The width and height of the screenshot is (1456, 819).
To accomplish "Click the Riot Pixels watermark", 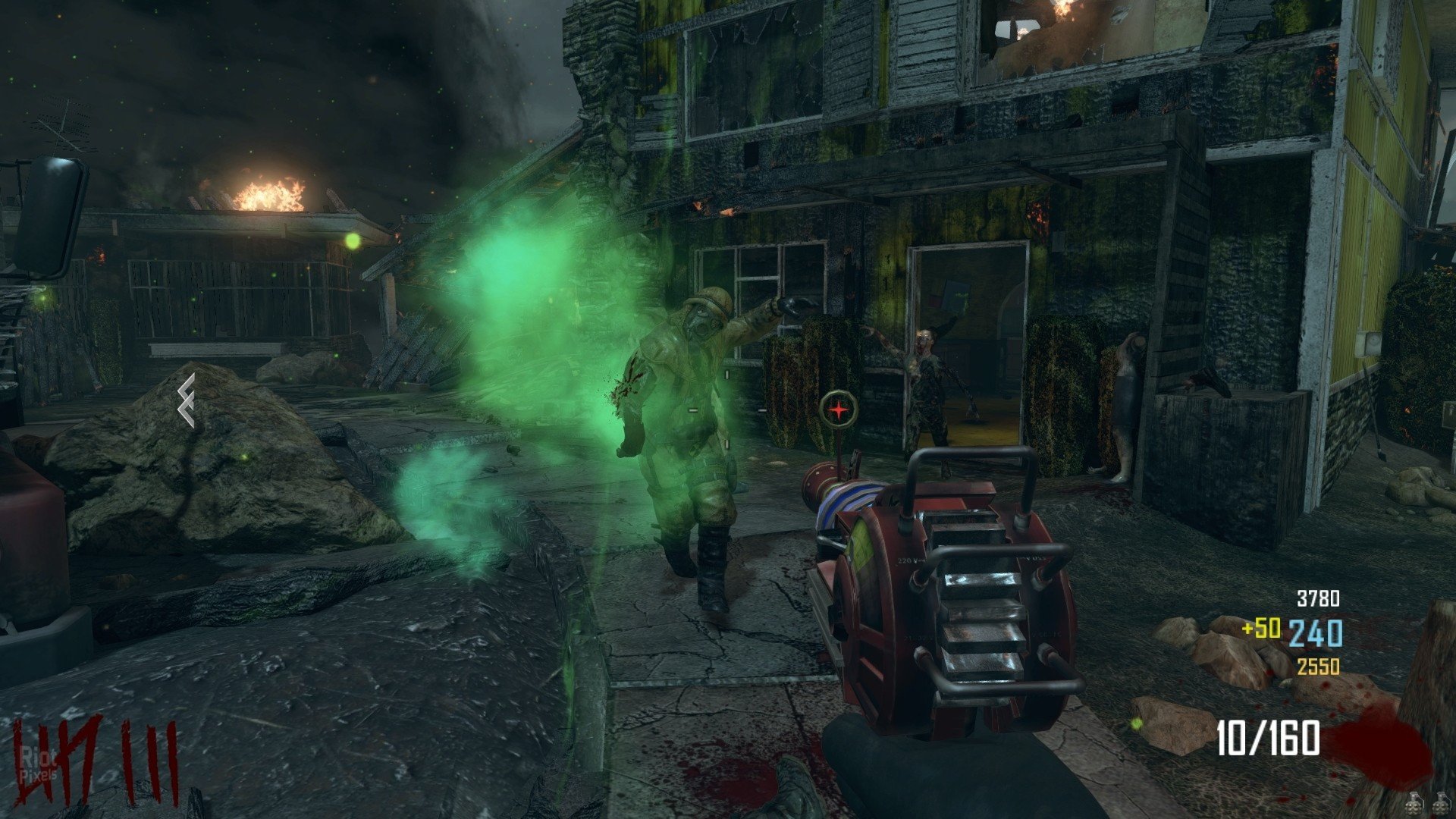I will (39, 764).
